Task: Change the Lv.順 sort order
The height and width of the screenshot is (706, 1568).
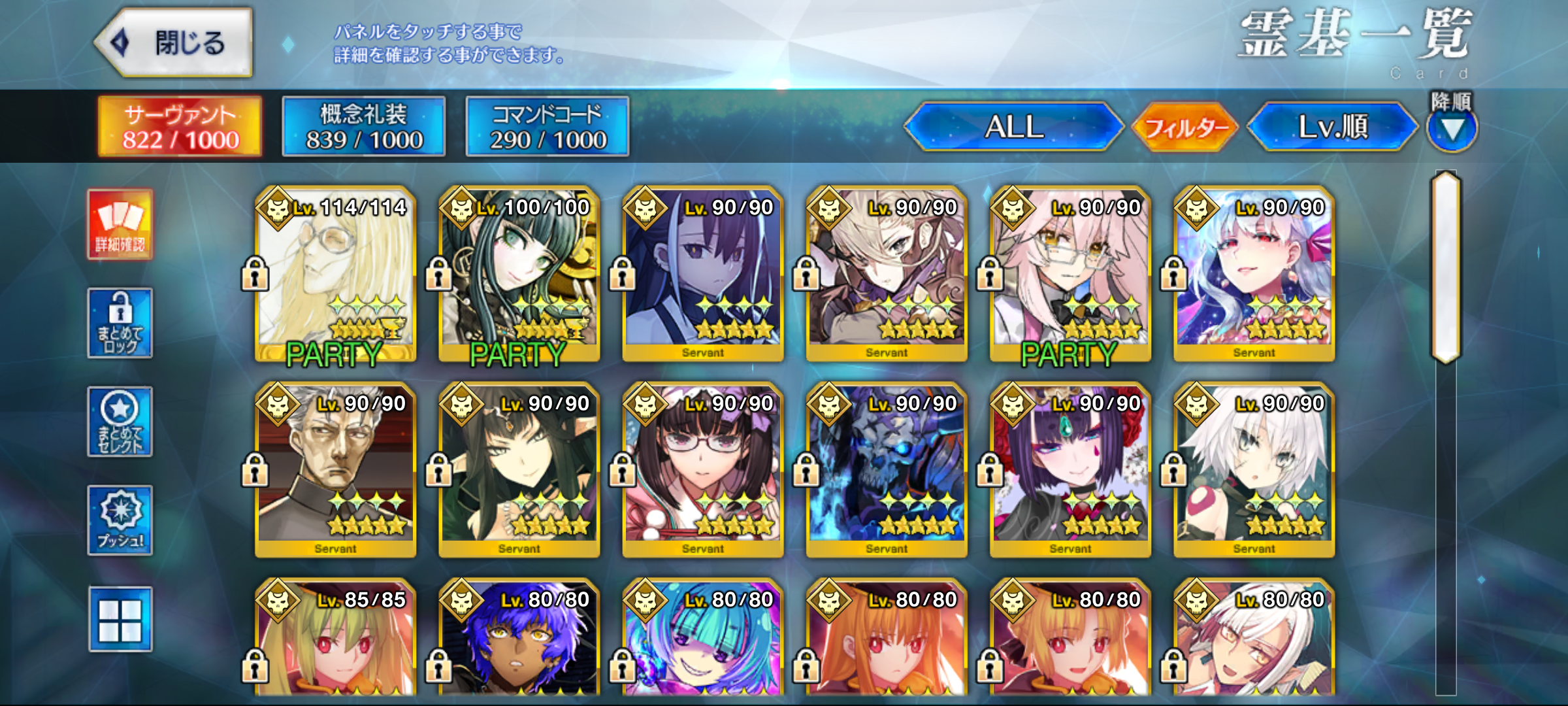Action: pos(1332,127)
